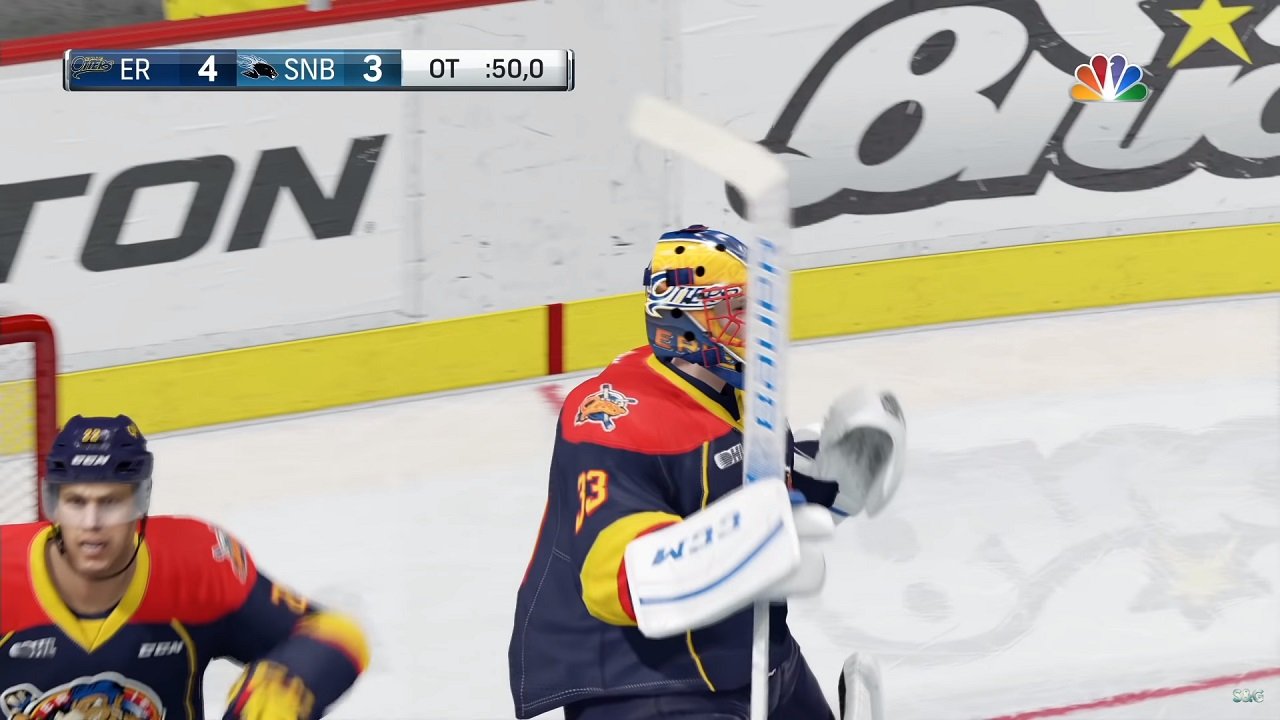This screenshot has width=1280, height=720.
Task: Select the entire scoreboard bar
Action: (x=320, y=70)
